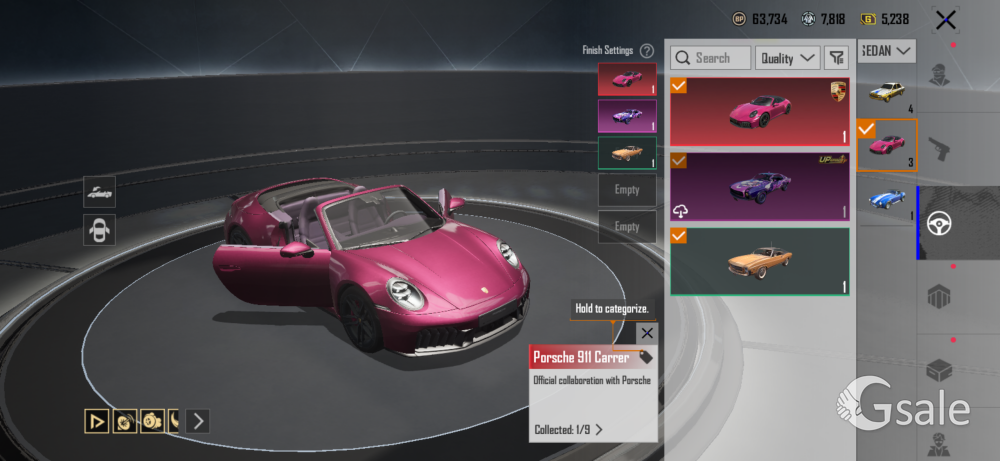Screen dimensions: 1000x461
Task: Select the gold sedan vehicle thumbnail
Action: tap(886, 93)
